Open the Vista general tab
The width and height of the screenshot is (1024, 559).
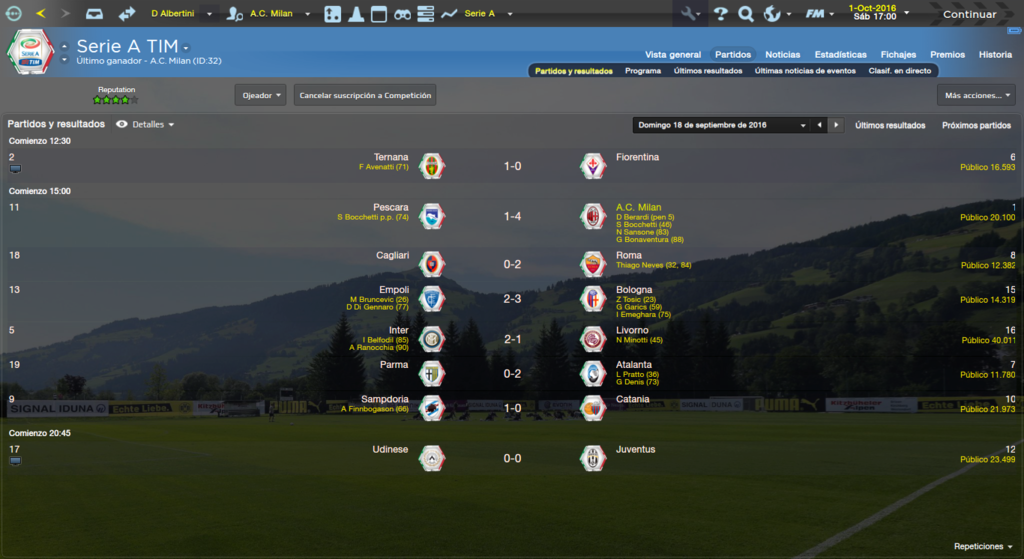pyautogui.click(x=673, y=55)
